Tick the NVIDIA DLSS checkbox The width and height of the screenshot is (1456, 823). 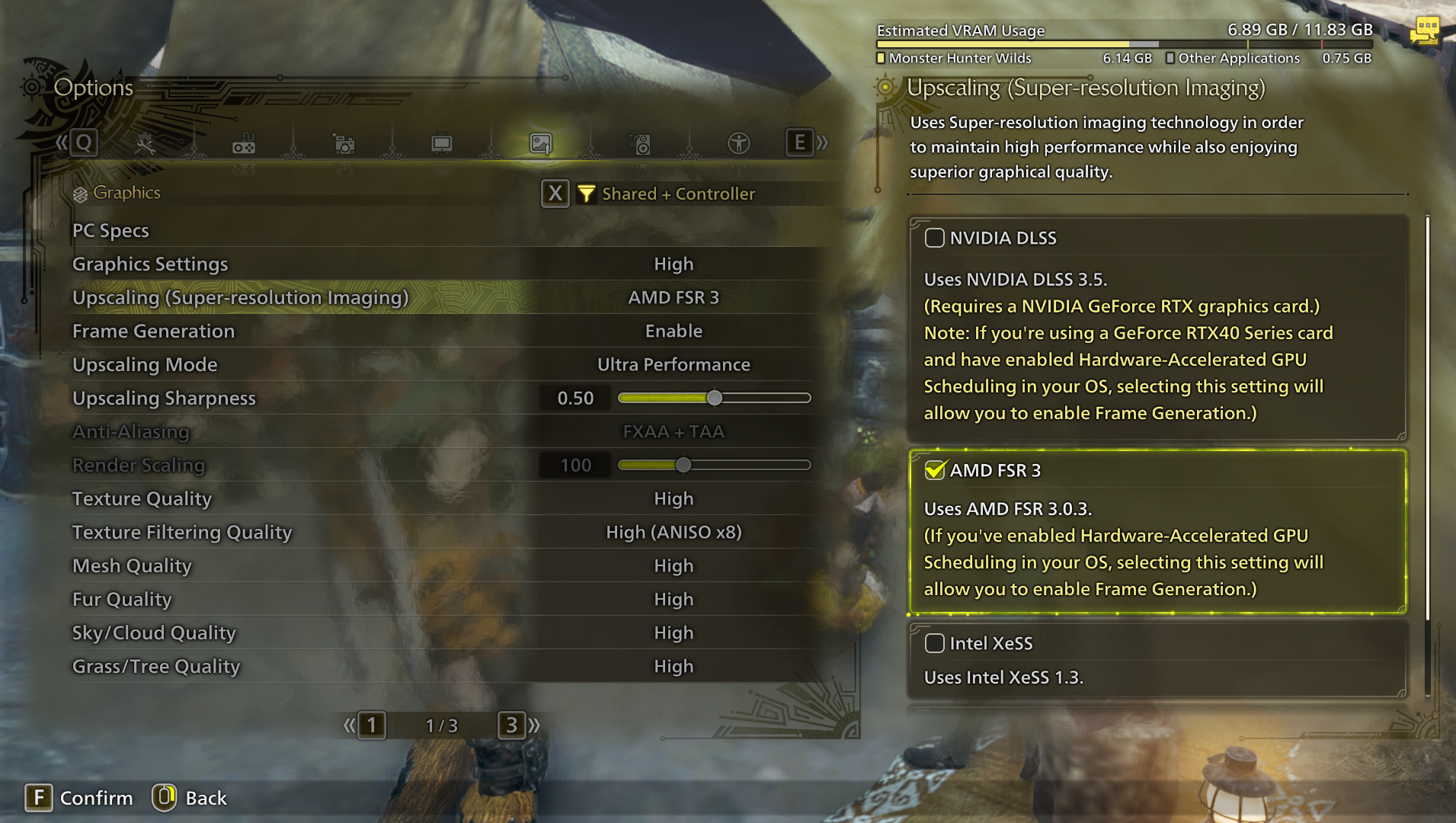[x=935, y=238]
